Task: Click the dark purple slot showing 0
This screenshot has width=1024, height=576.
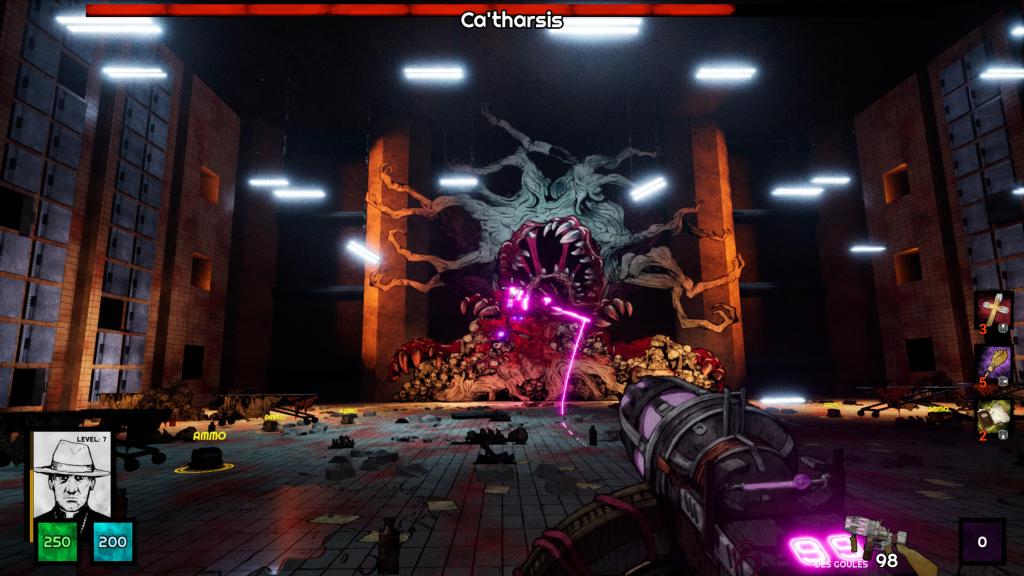Action: (x=981, y=541)
